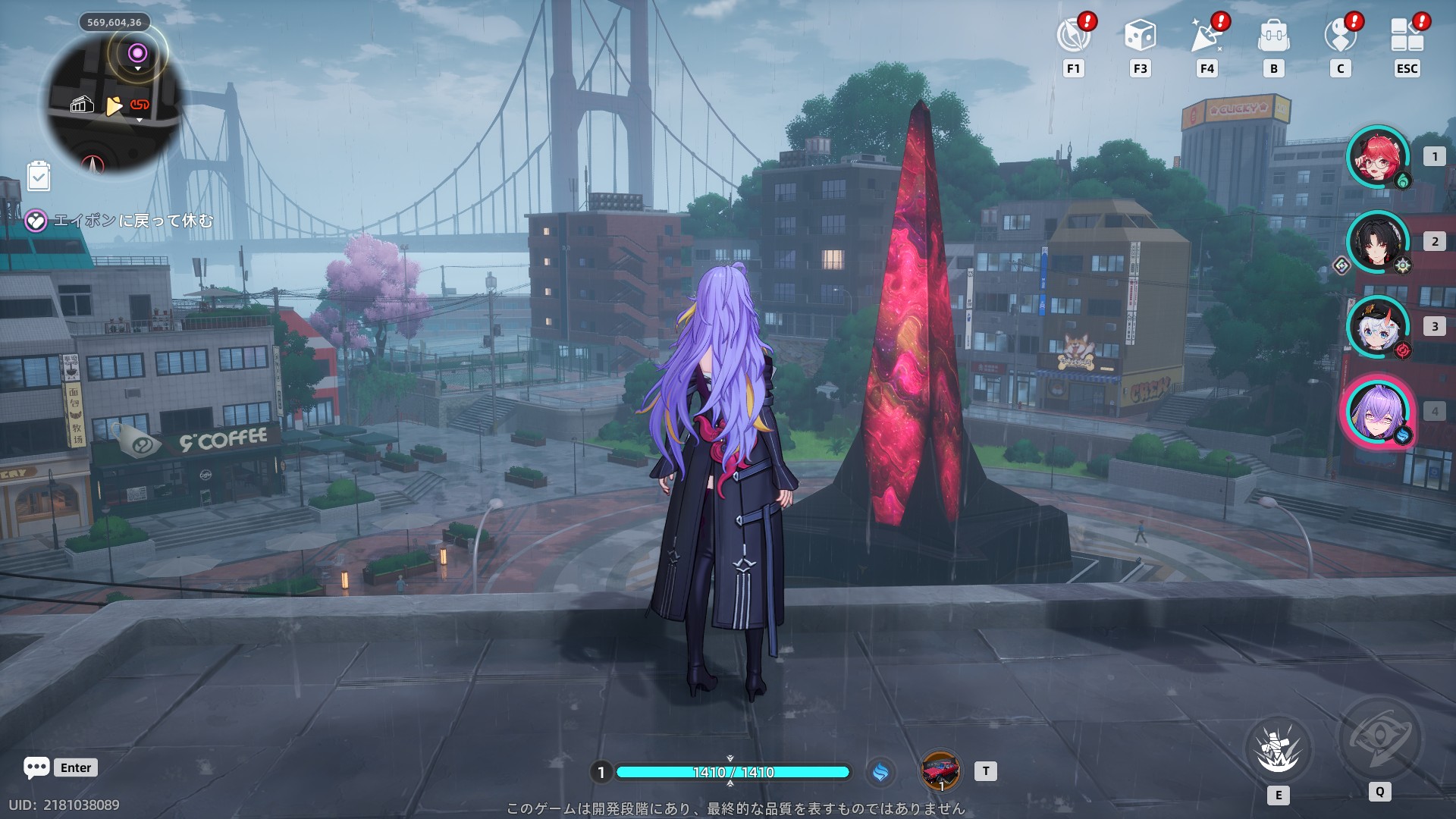Viewport: 1456px width, 819px height.
Task: Open the chat speech bubble
Action: [36, 767]
